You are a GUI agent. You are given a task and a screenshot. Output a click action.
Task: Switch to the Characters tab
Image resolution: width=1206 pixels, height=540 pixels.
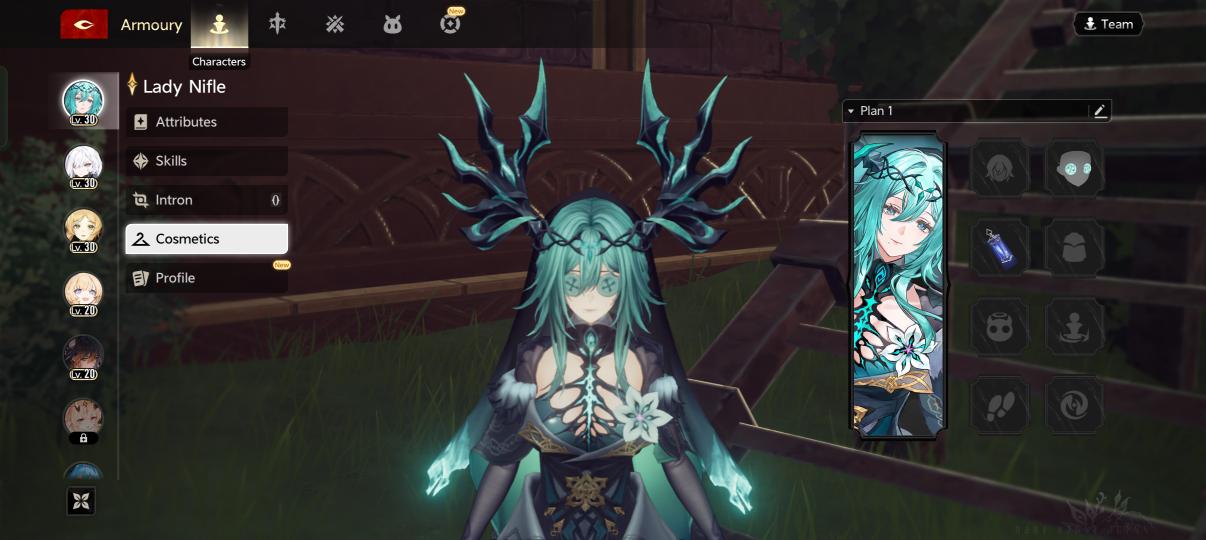coord(219,25)
